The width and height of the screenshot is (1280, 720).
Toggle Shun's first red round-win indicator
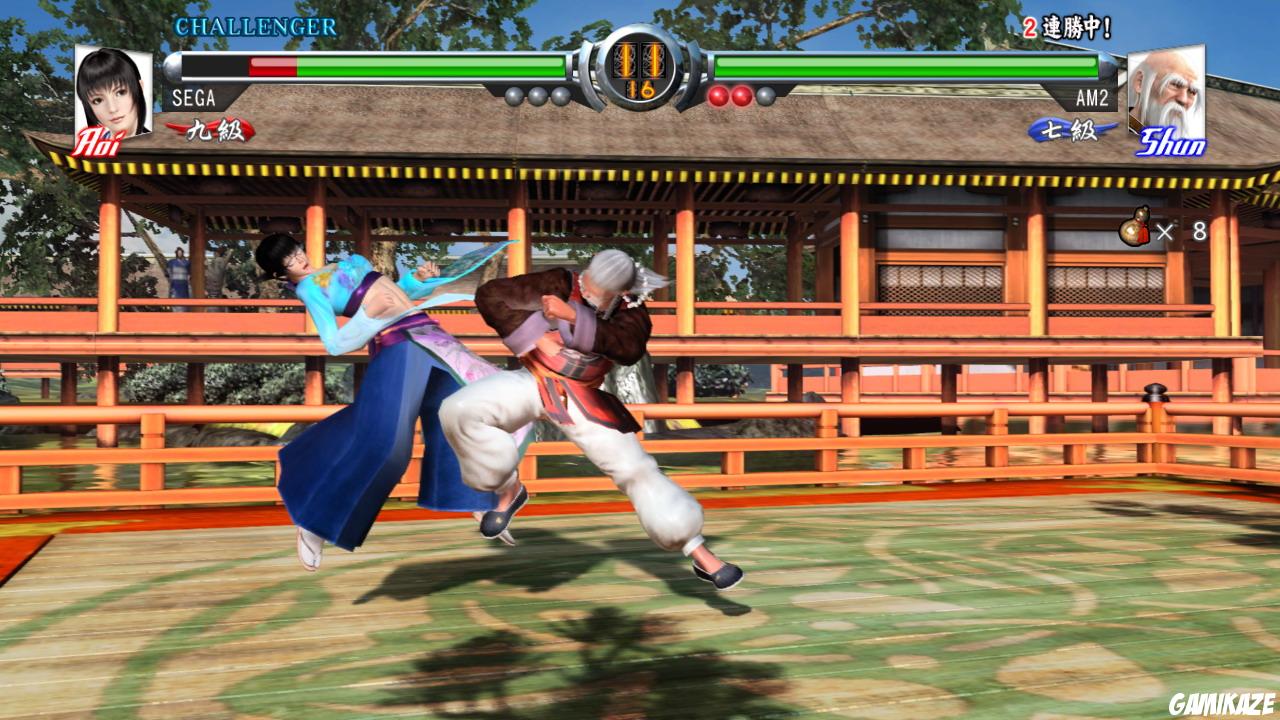tap(716, 95)
